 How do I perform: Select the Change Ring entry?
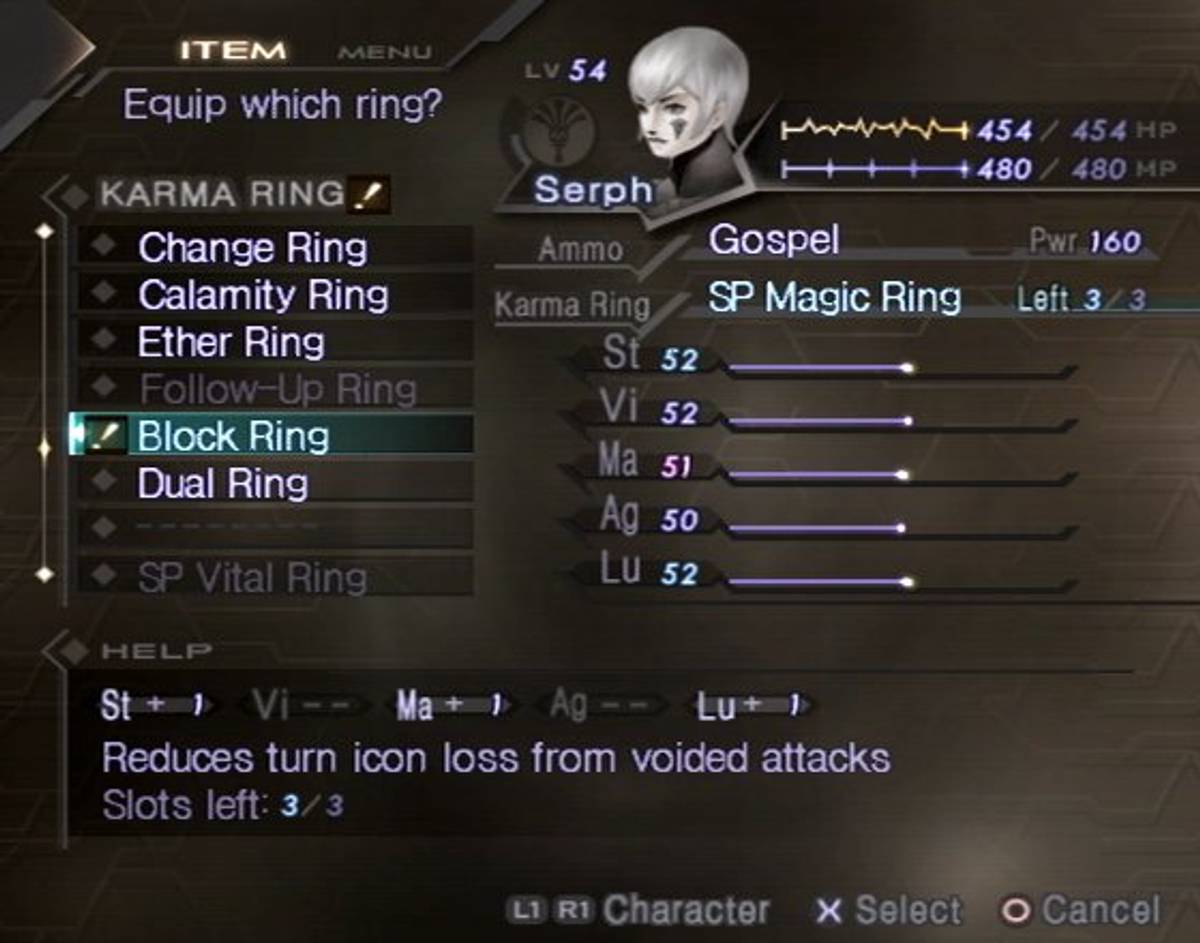(x=253, y=248)
